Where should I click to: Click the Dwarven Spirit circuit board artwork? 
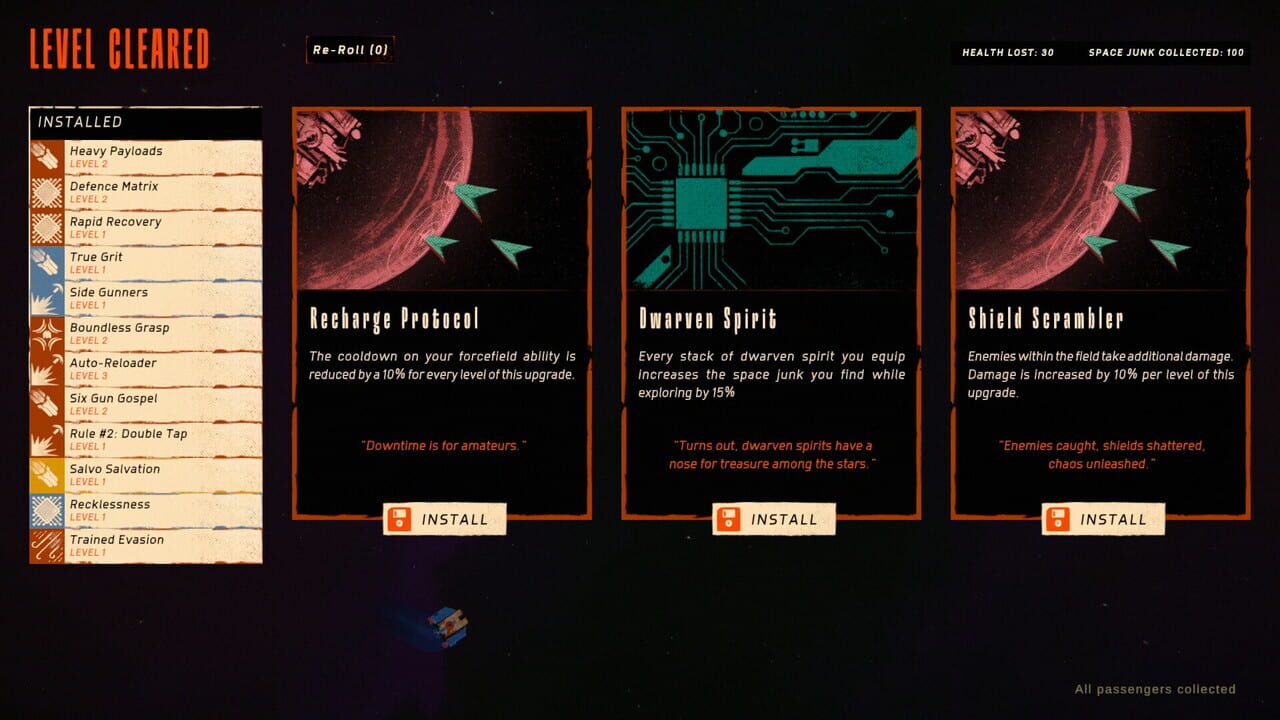coord(773,195)
